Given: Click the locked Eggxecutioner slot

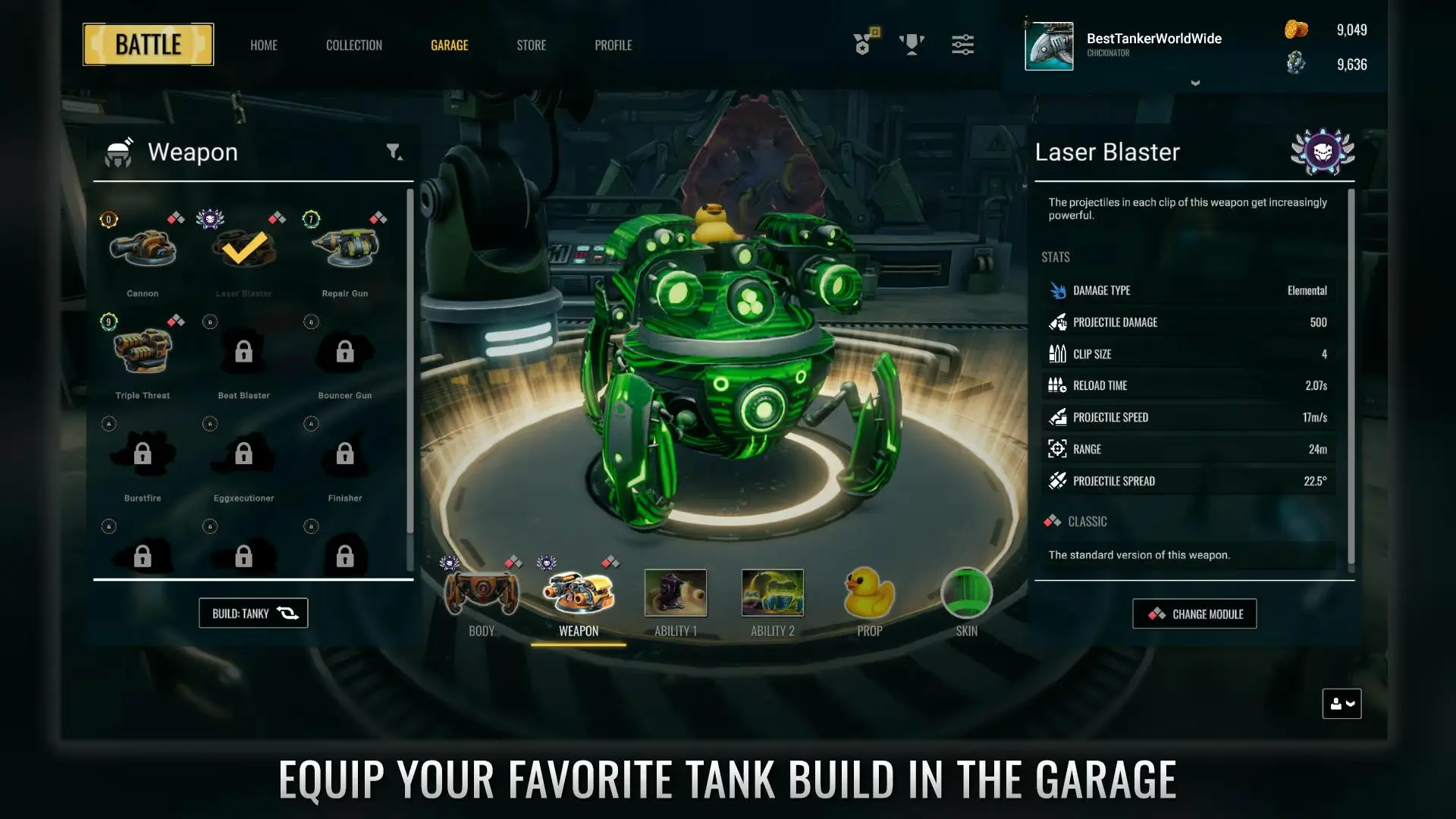Looking at the screenshot, I should [x=244, y=453].
